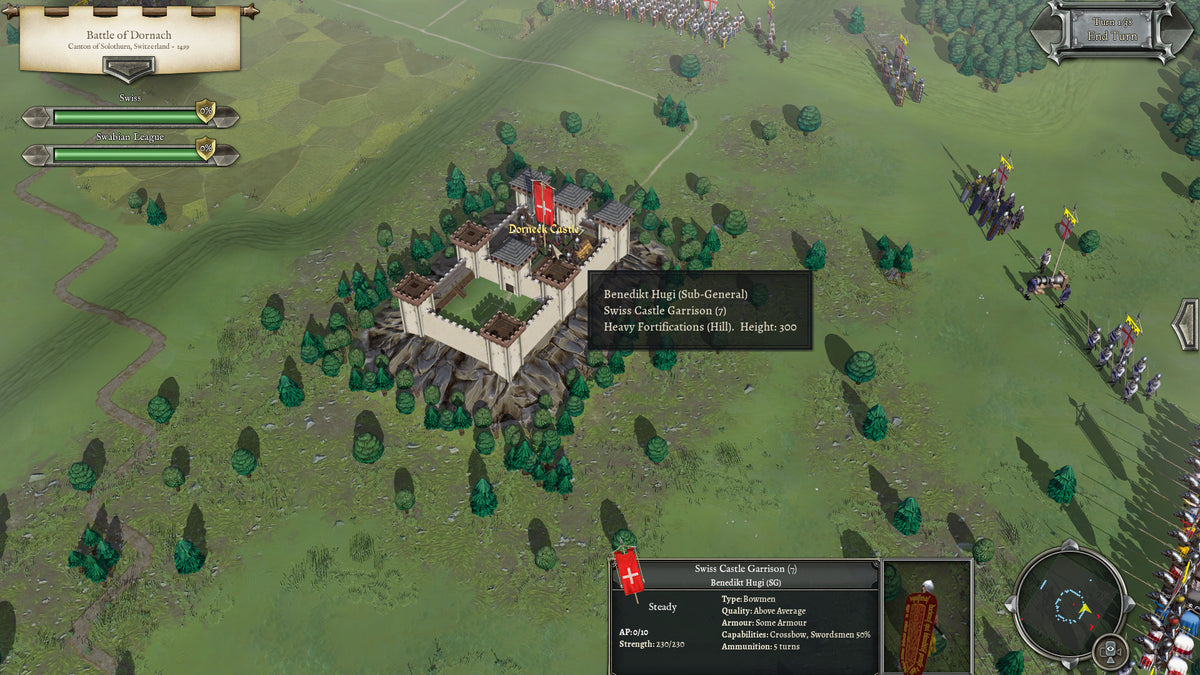Click the red Swiss flag in unit panel
The image size is (1200, 675).
tap(630, 574)
